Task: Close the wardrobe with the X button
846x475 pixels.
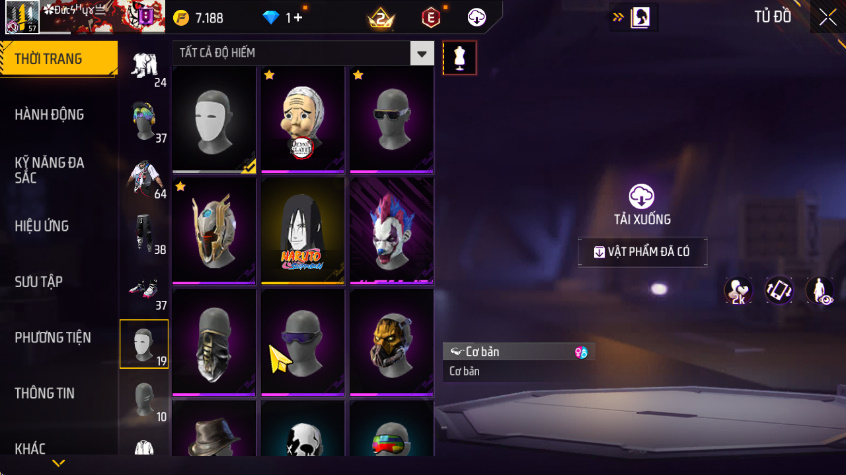Action: click(x=827, y=17)
